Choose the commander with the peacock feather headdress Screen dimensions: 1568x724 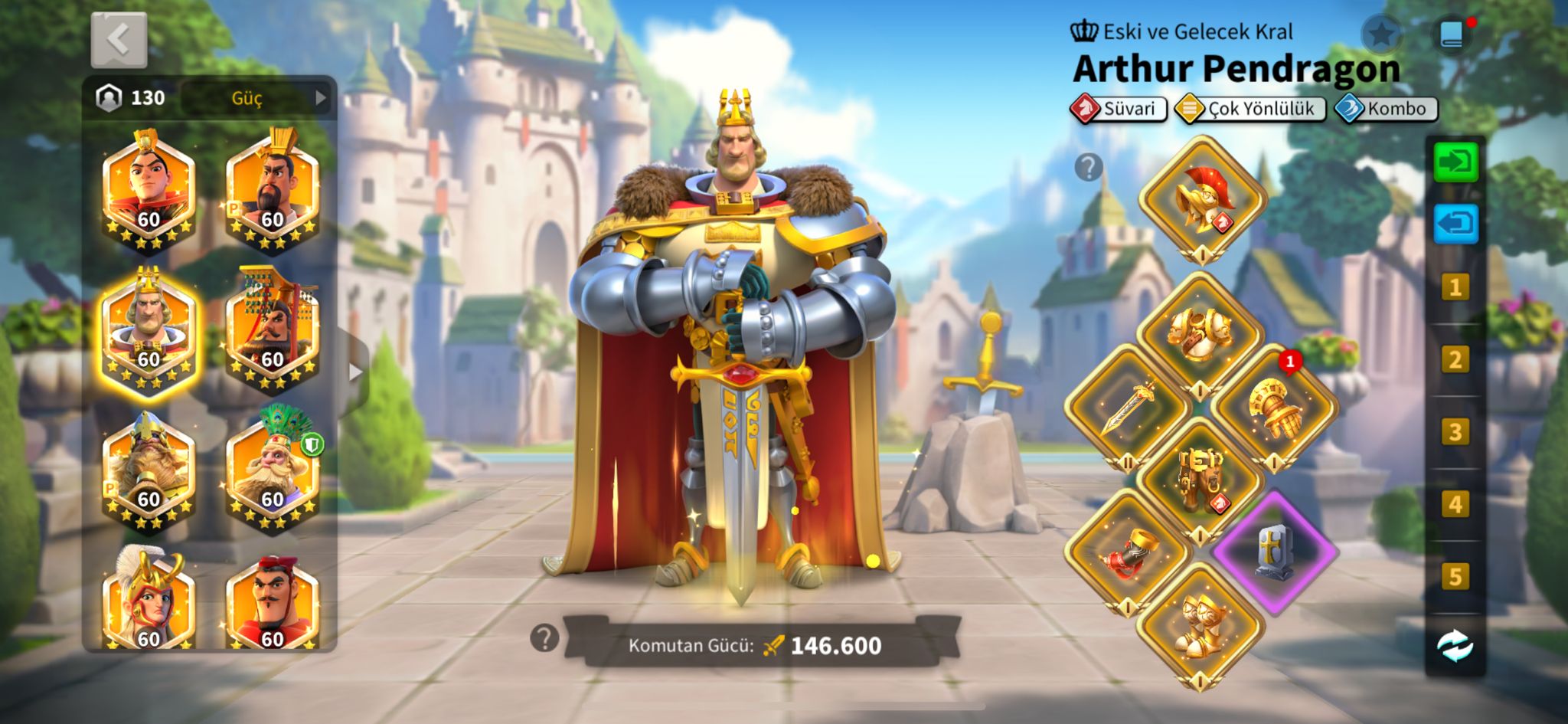[x=273, y=469]
